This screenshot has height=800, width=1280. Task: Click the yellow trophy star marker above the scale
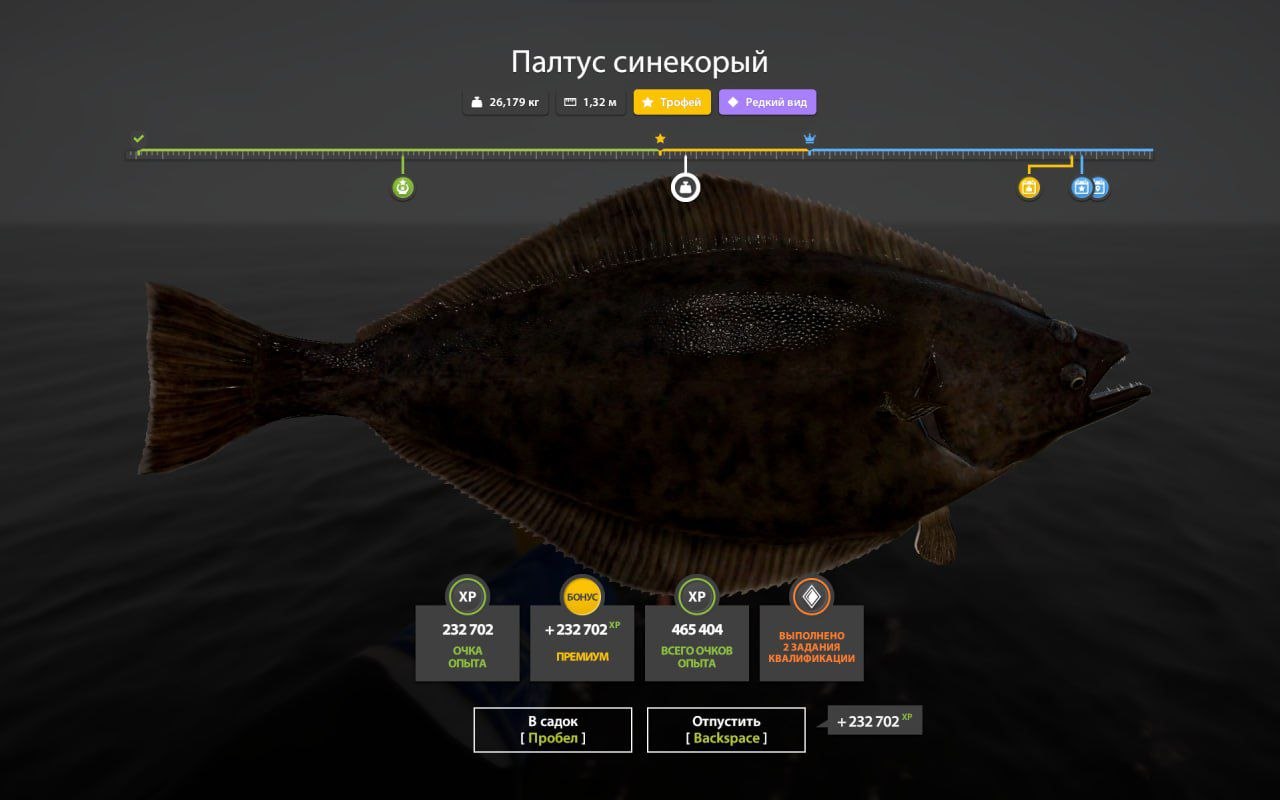coord(659,137)
